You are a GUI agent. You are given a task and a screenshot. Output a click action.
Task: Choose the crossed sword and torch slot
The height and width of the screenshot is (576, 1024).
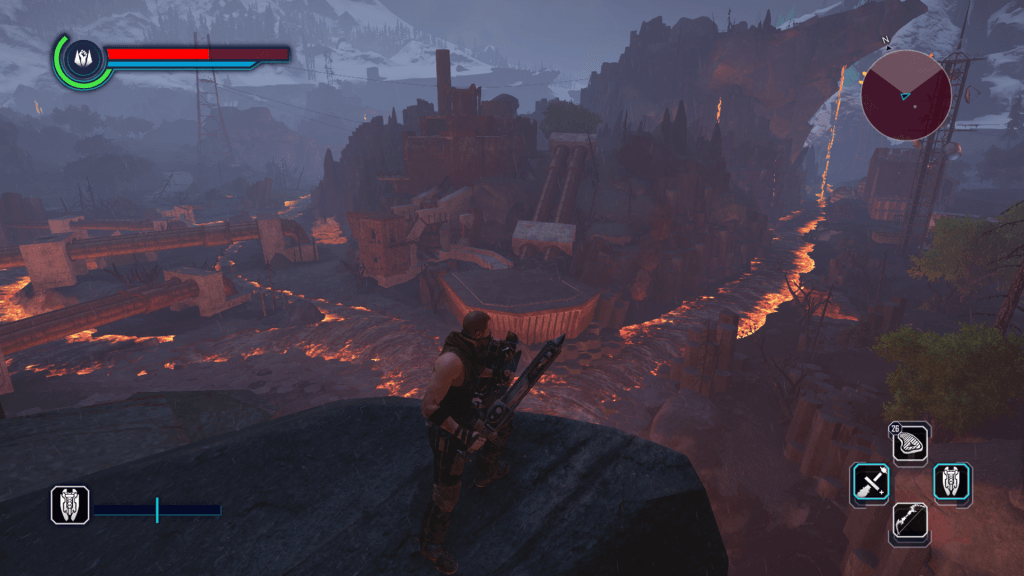(871, 483)
